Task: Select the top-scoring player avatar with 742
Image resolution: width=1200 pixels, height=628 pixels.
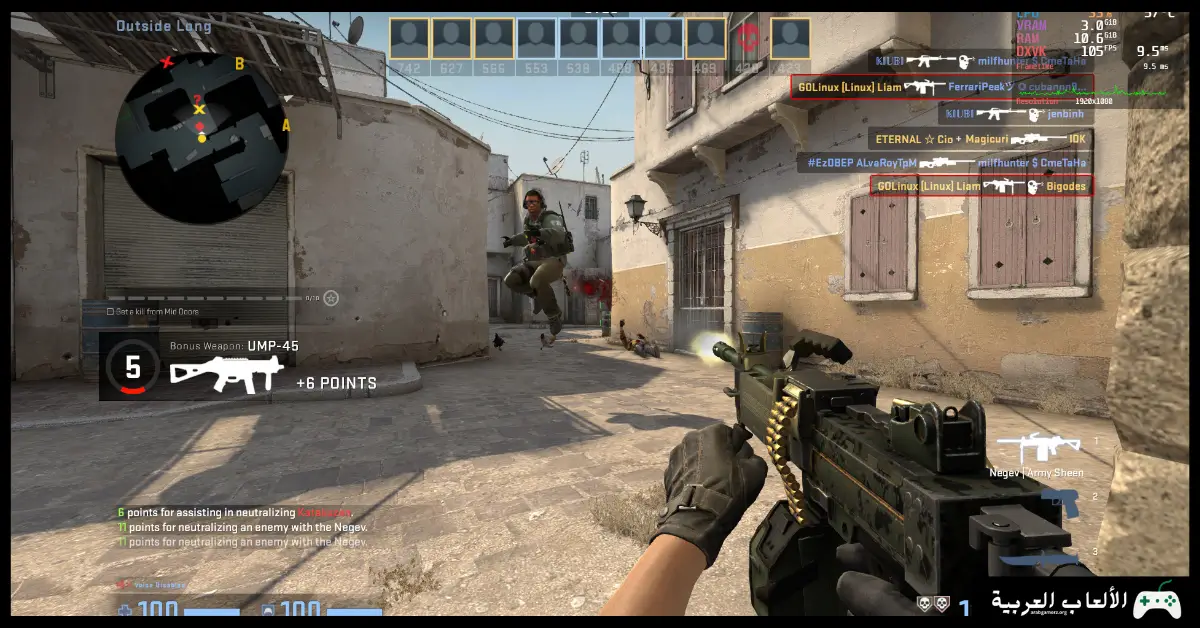Action: coord(409,39)
